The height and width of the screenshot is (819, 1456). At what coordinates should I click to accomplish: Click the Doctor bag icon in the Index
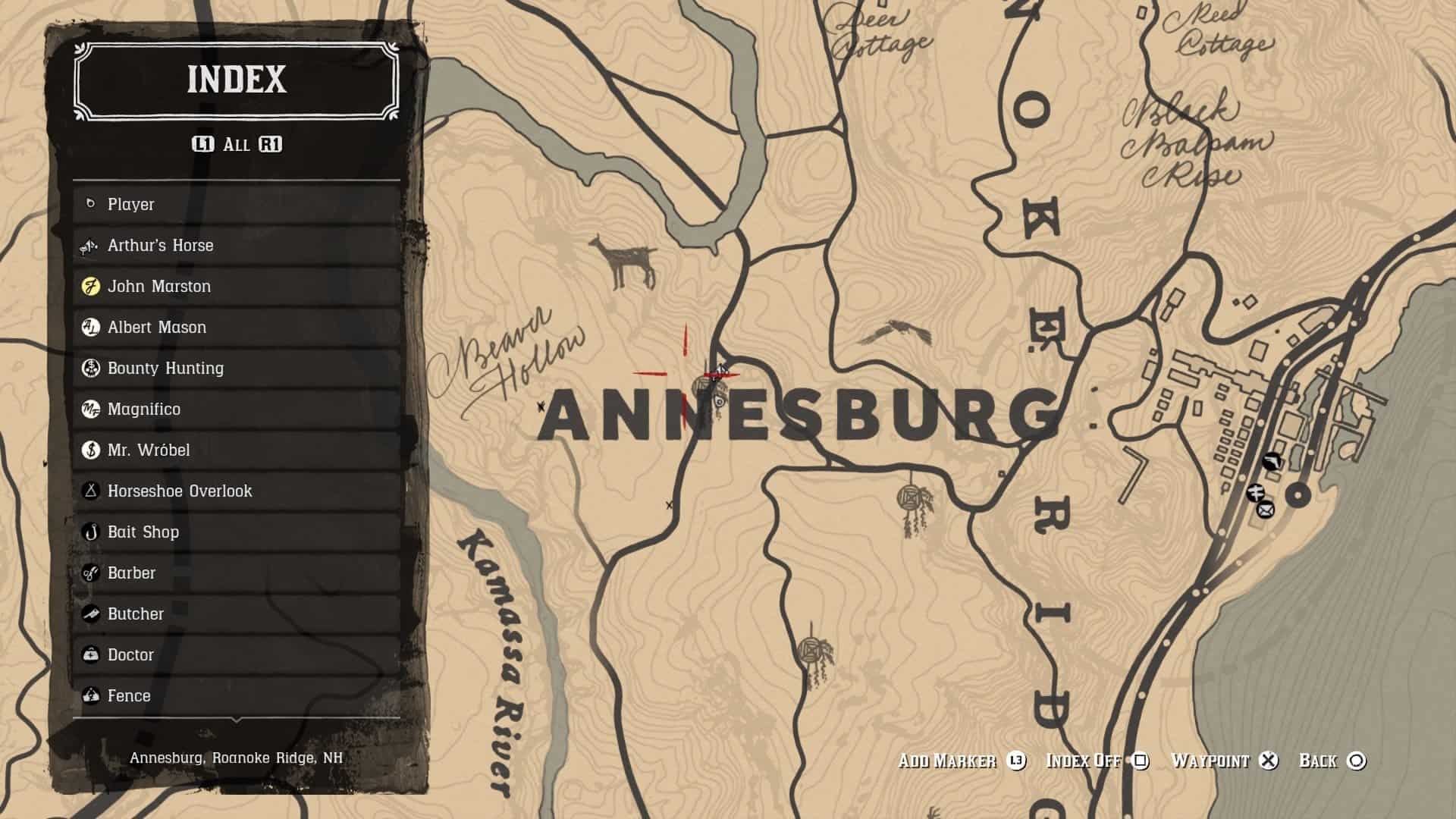click(89, 654)
